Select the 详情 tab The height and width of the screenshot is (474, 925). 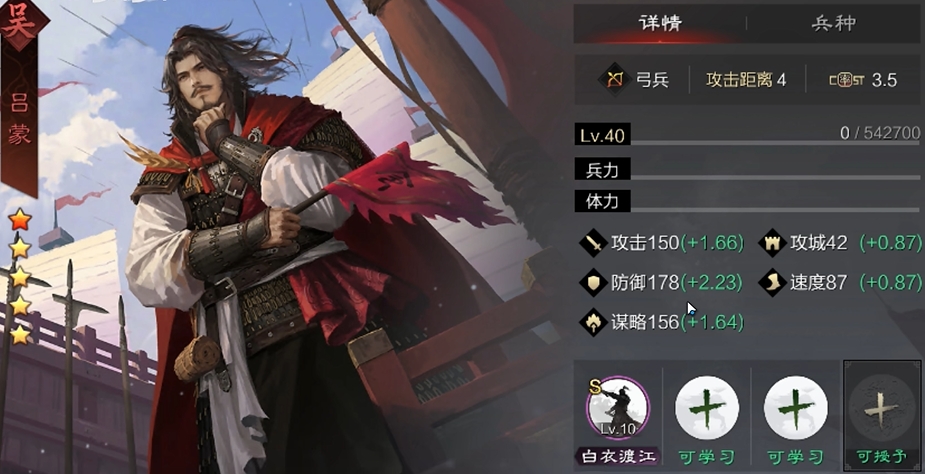click(x=660, y=23)
